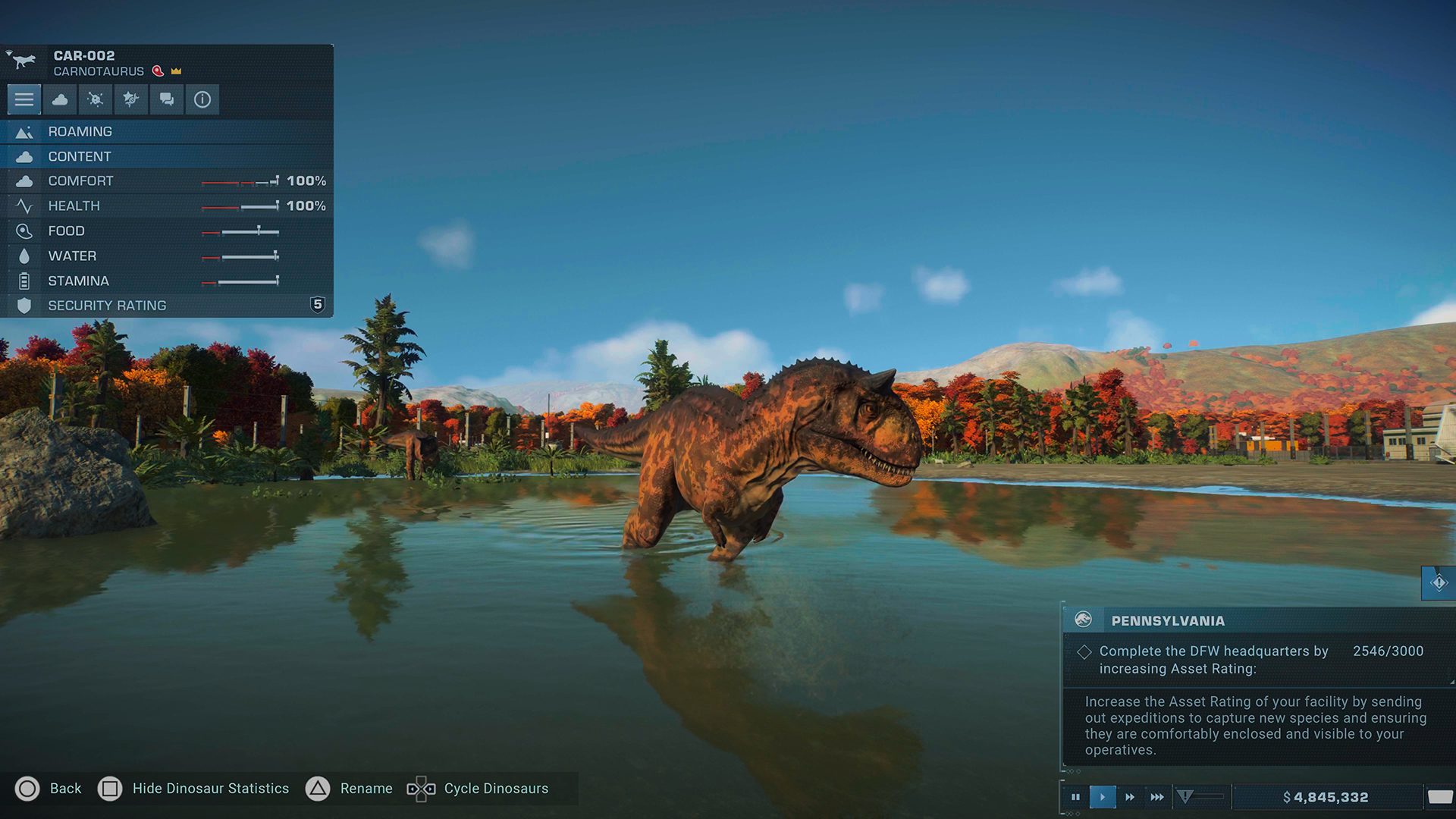Screen dimensions: 1456x819
Task: Expand the ROAMING statistics row
Action: point(114,131)
